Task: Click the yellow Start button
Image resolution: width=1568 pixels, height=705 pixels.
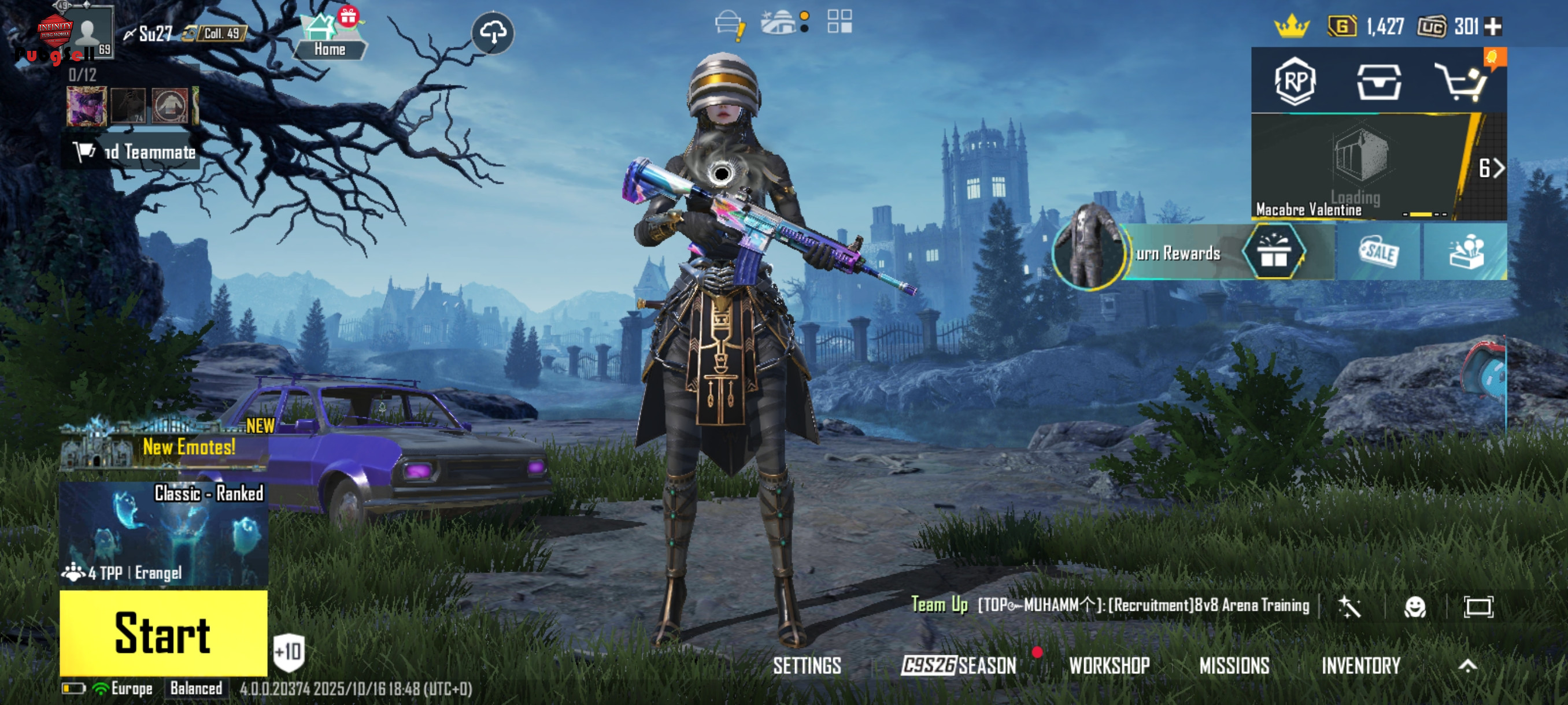Action: [163, 633]
